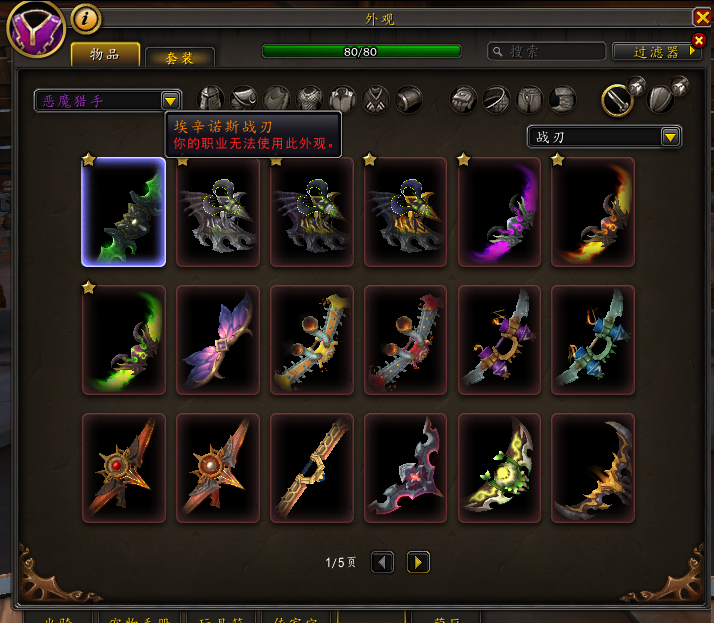The width and height of the screenshot is (714, 623).
Task: Go to the next appearance page
Action: [418, 562]
